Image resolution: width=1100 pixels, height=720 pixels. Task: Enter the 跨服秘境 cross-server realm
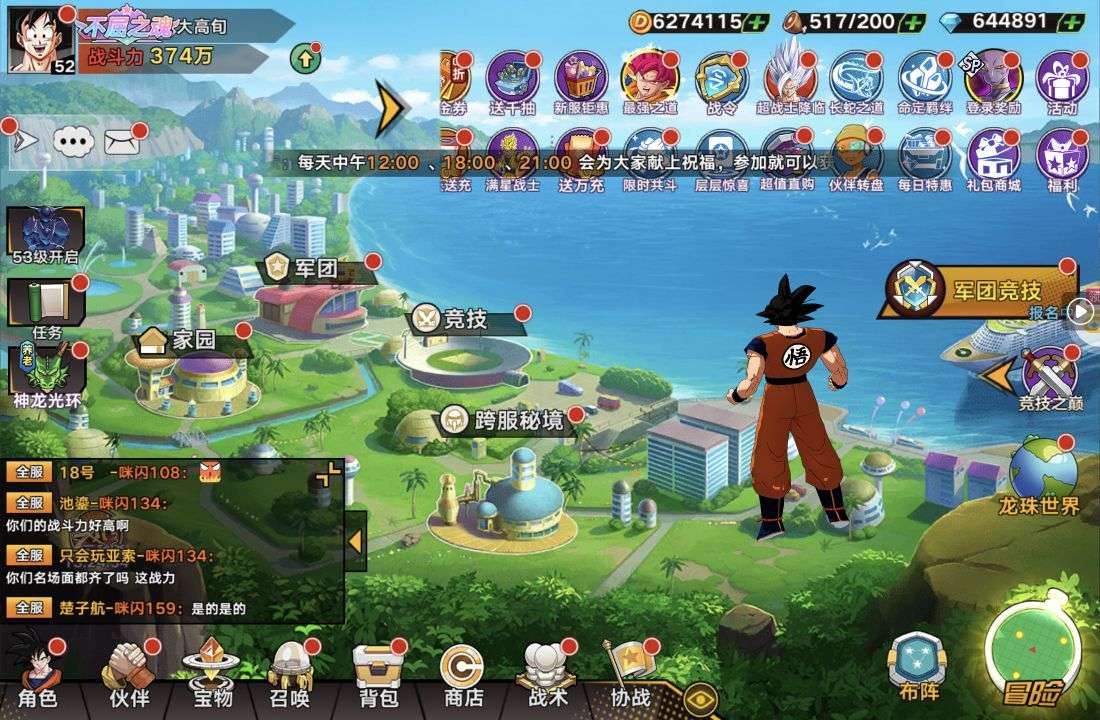(x=518, y=421)
